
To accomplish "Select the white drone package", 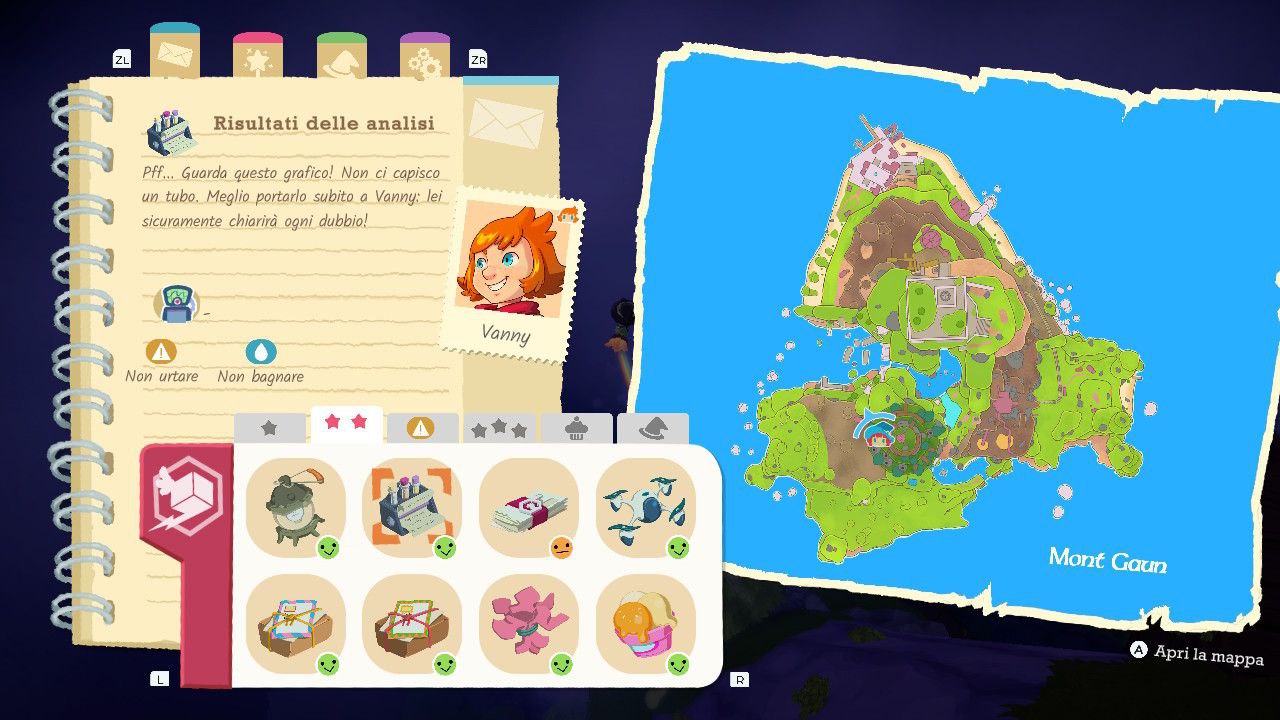I will click(x=646, y=507).
